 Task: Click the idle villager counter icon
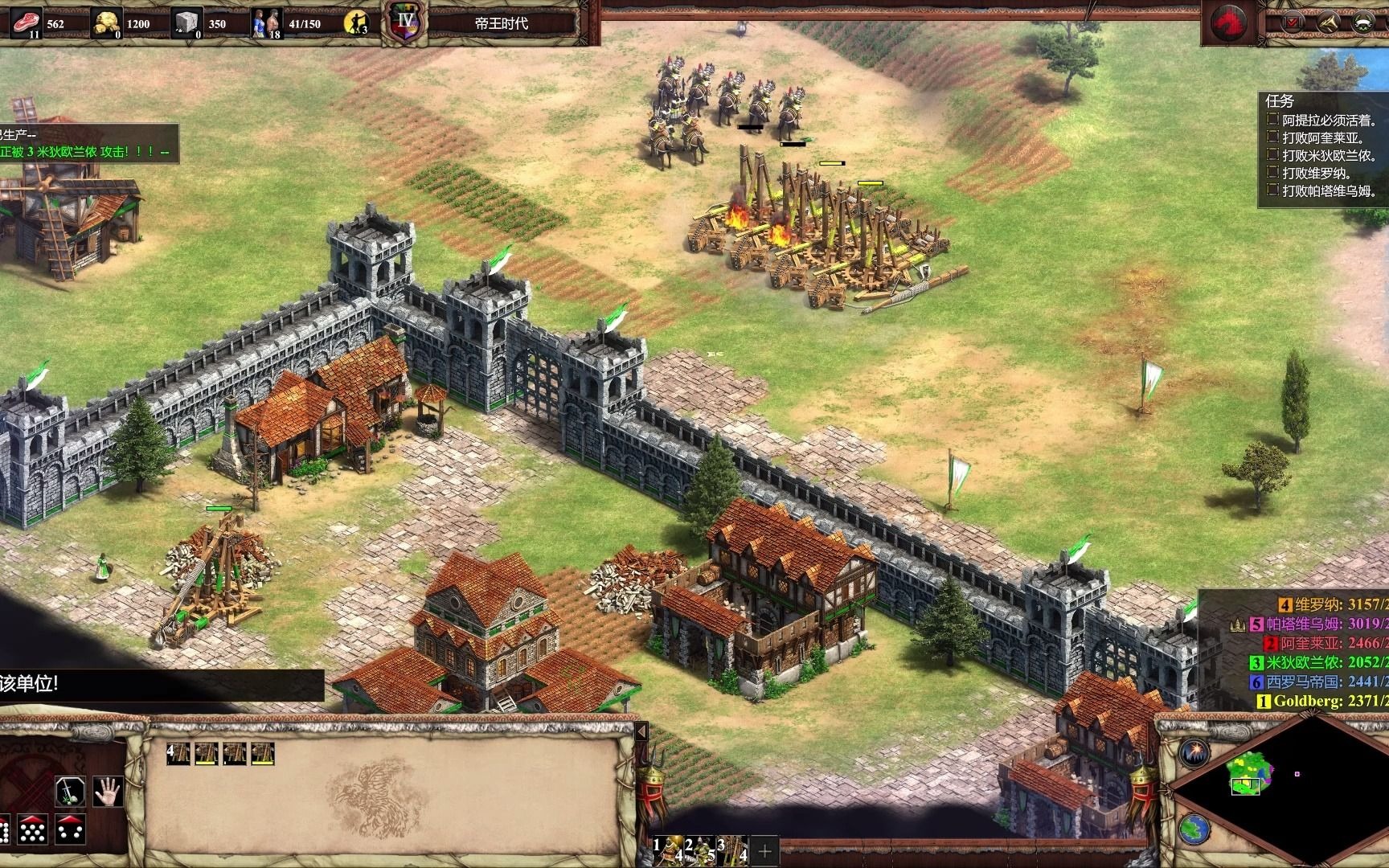click(355, 23)
